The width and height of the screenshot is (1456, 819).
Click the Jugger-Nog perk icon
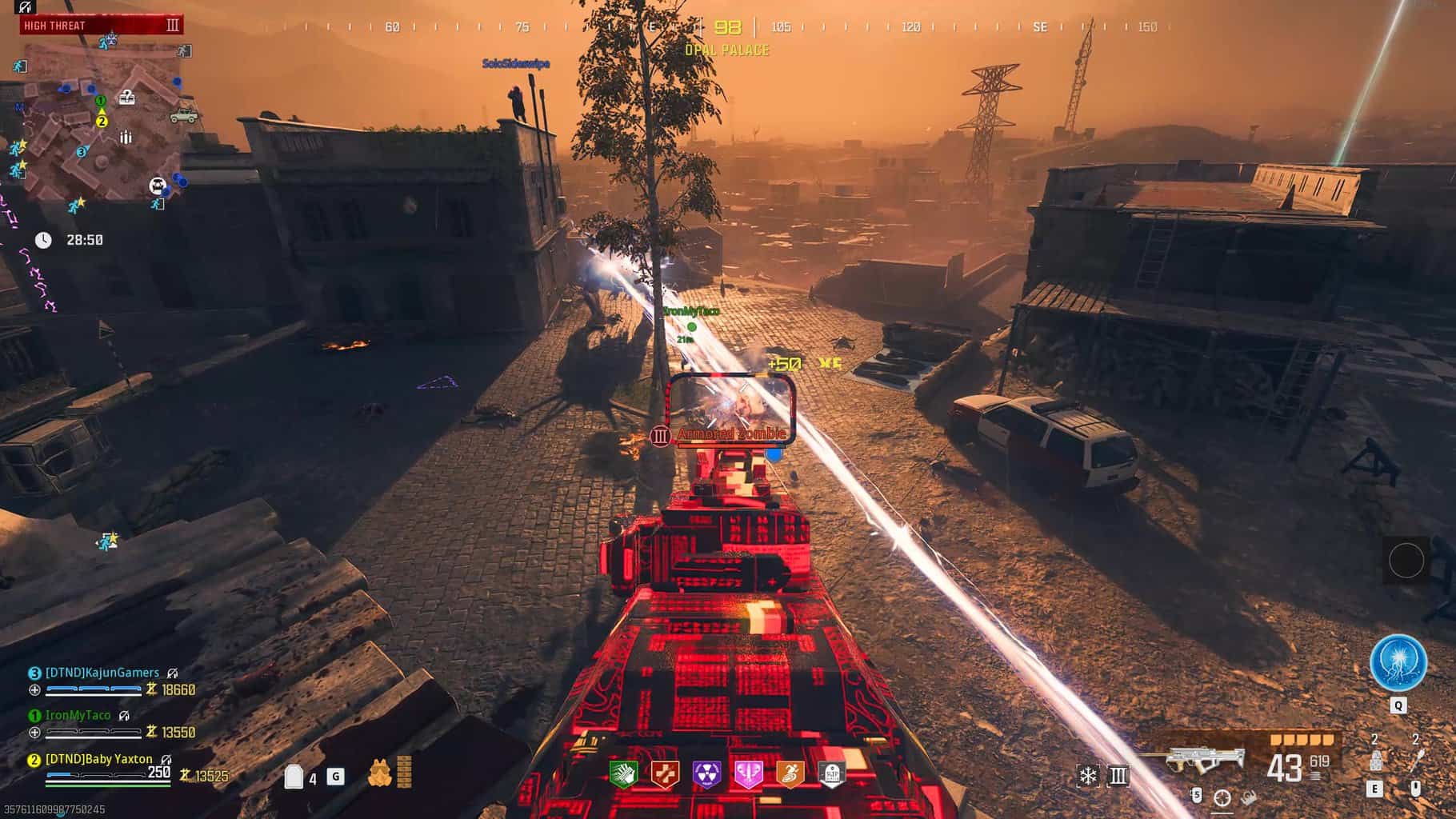(x=664, y=773)
